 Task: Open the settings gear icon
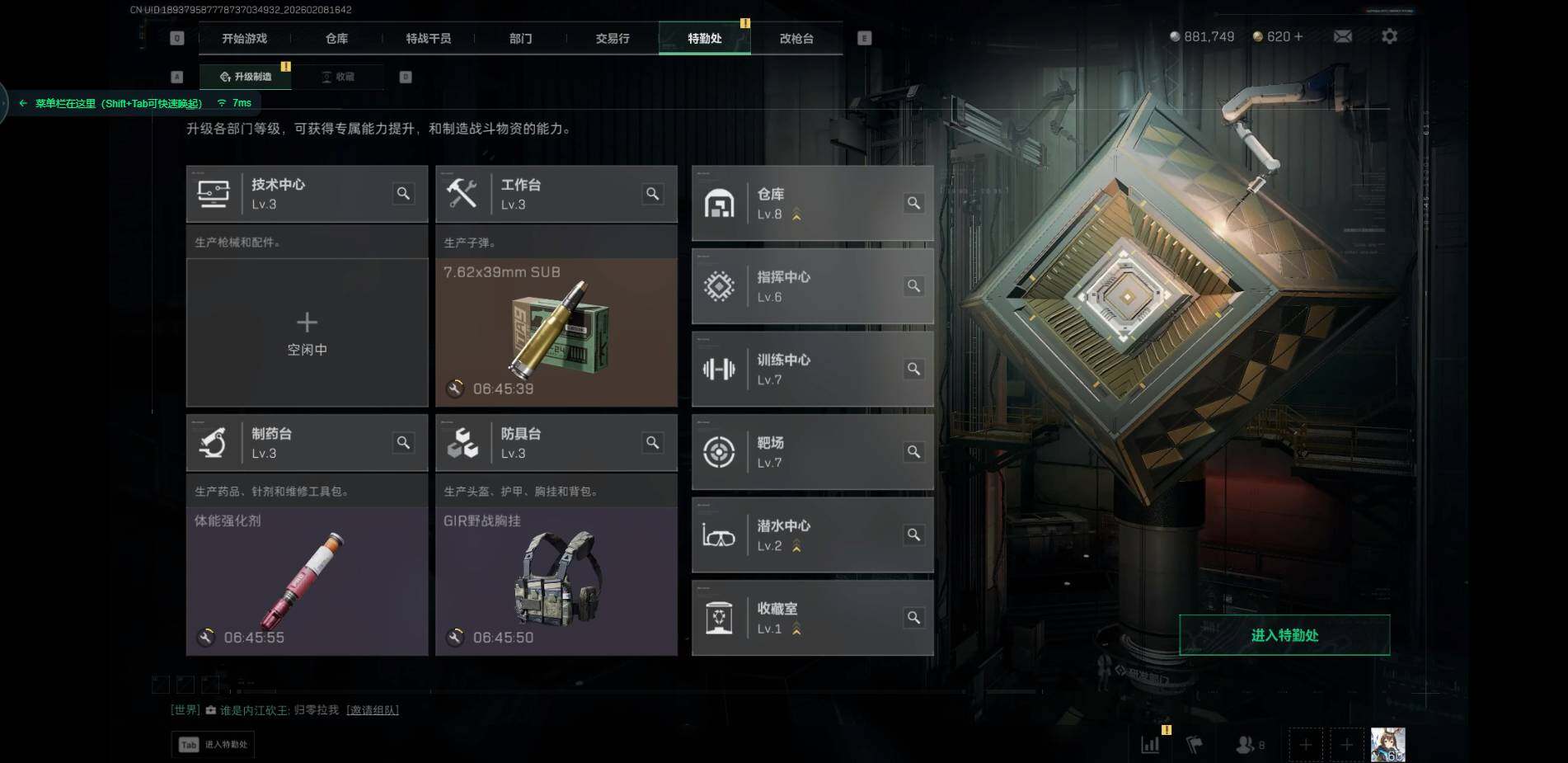pyautogui.click(x=1389, y=36)
